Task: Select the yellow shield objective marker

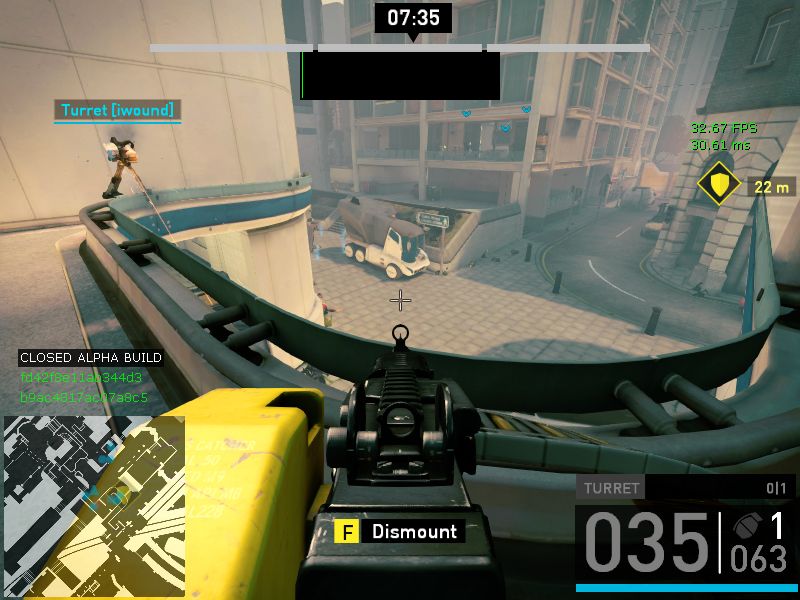Action: [718, 184]
